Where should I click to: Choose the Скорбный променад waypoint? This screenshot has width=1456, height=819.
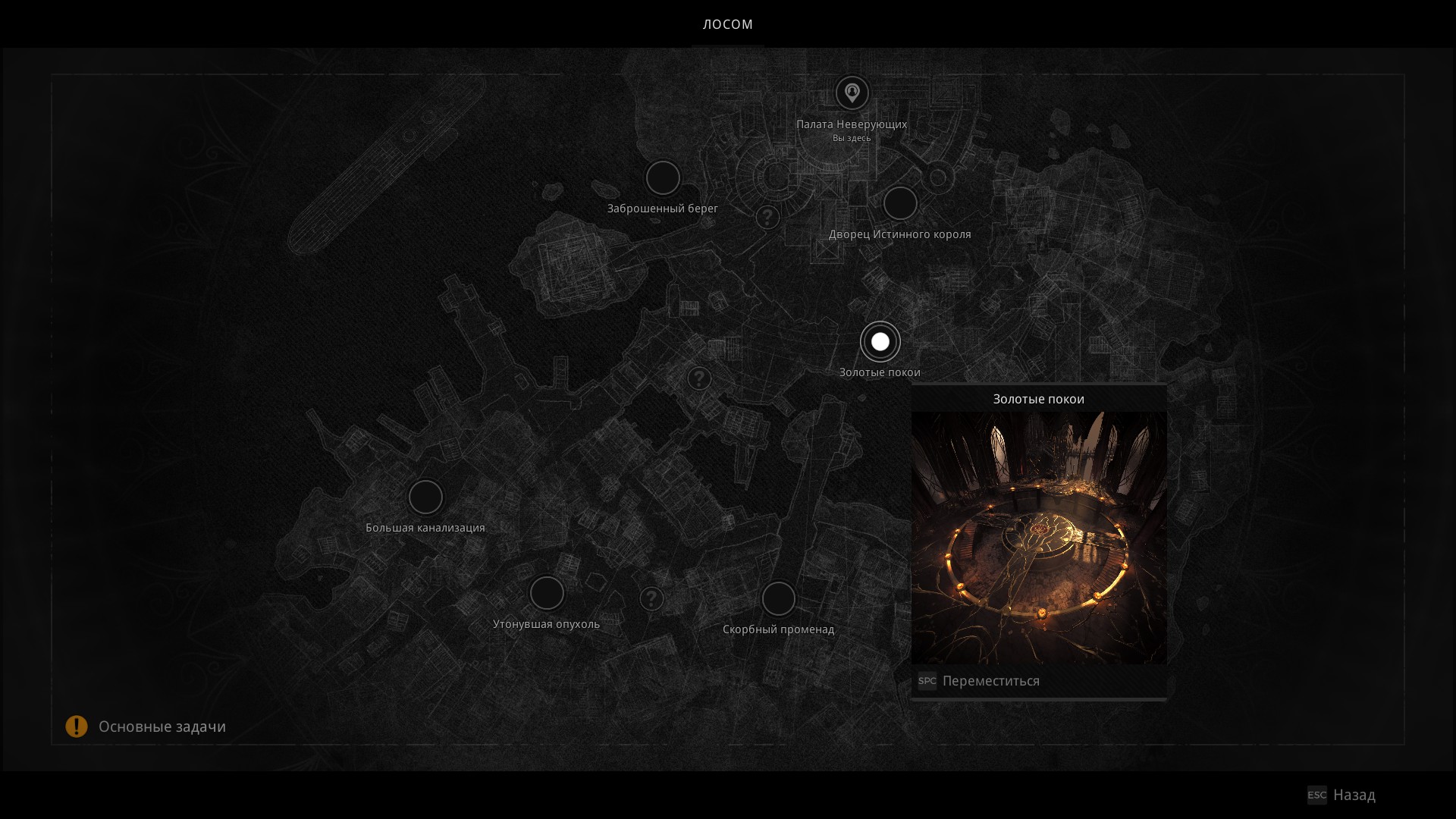tap(778, 599)
